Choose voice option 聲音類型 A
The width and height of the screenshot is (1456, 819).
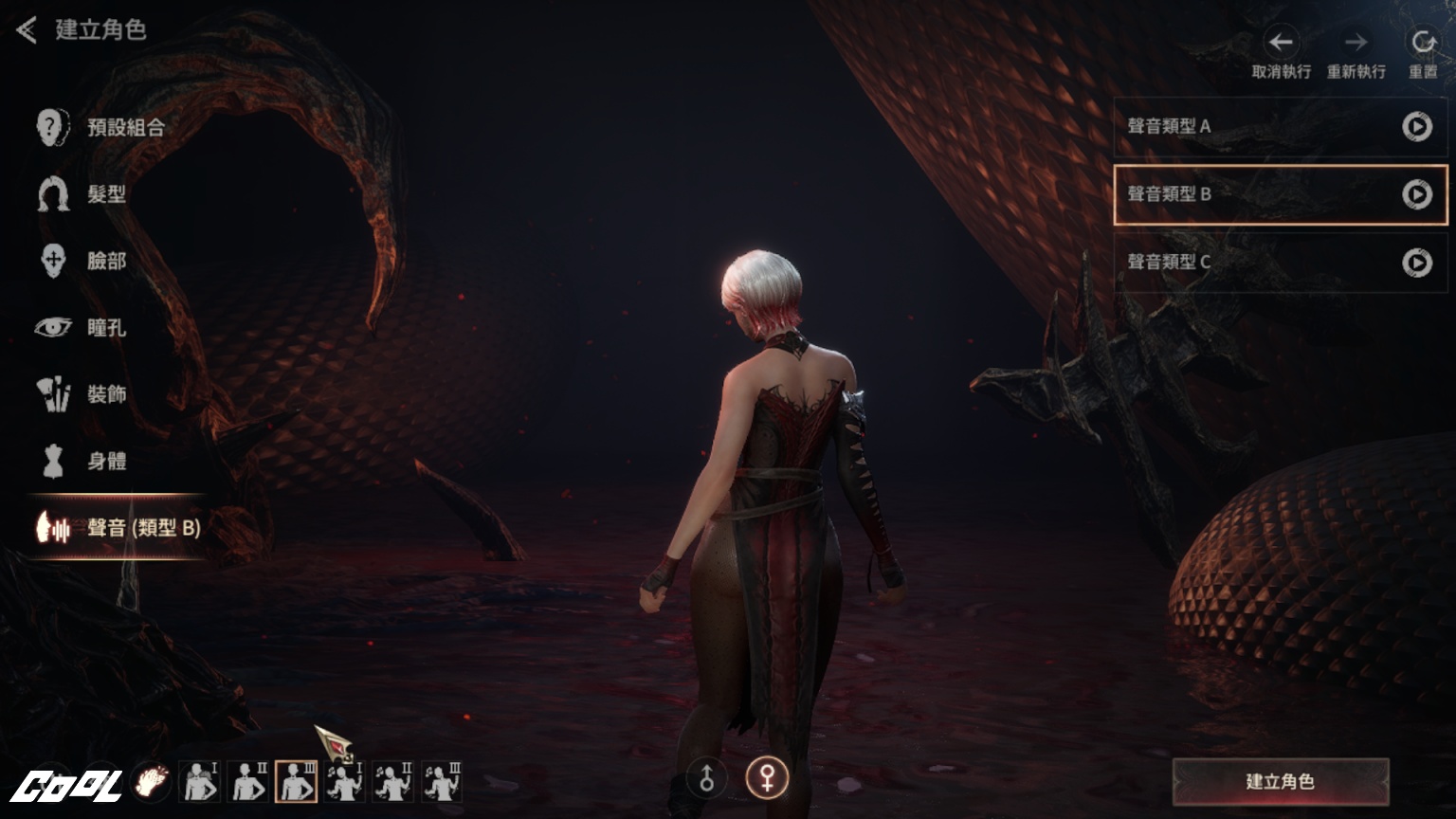click(1251, 126)
